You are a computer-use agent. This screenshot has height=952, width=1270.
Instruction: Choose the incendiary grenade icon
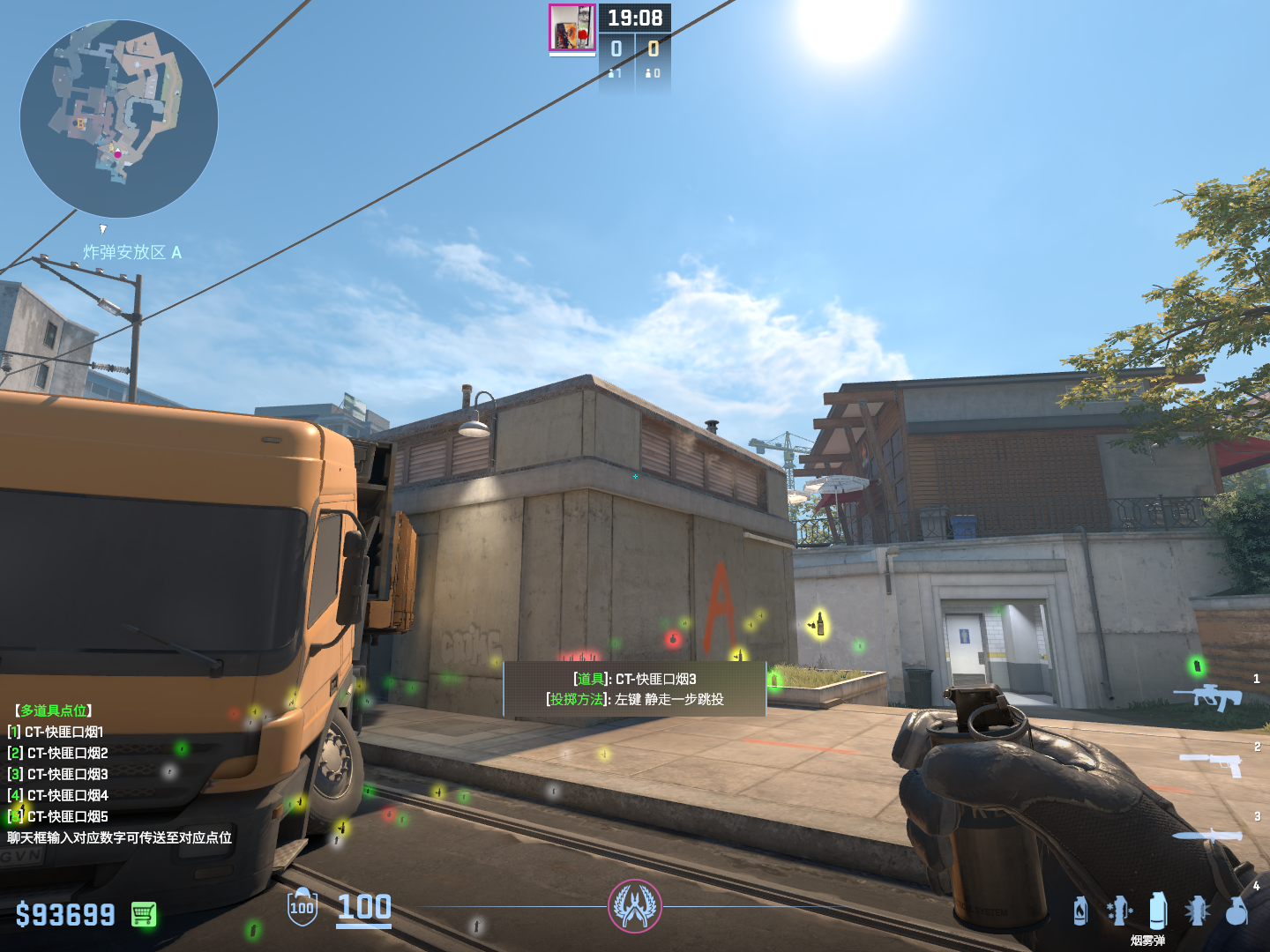1080,911
